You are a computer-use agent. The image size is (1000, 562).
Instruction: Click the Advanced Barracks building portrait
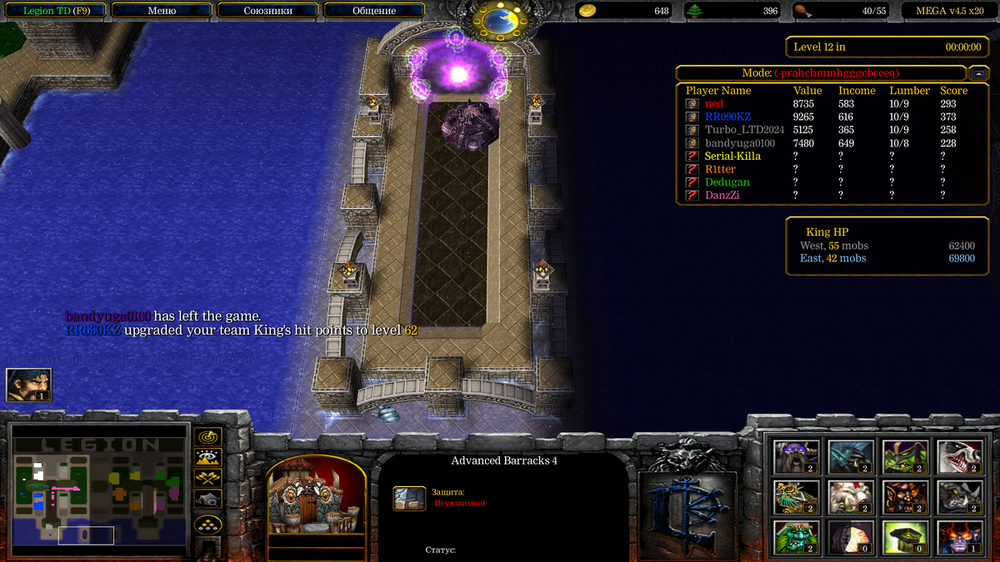[316, 497]
